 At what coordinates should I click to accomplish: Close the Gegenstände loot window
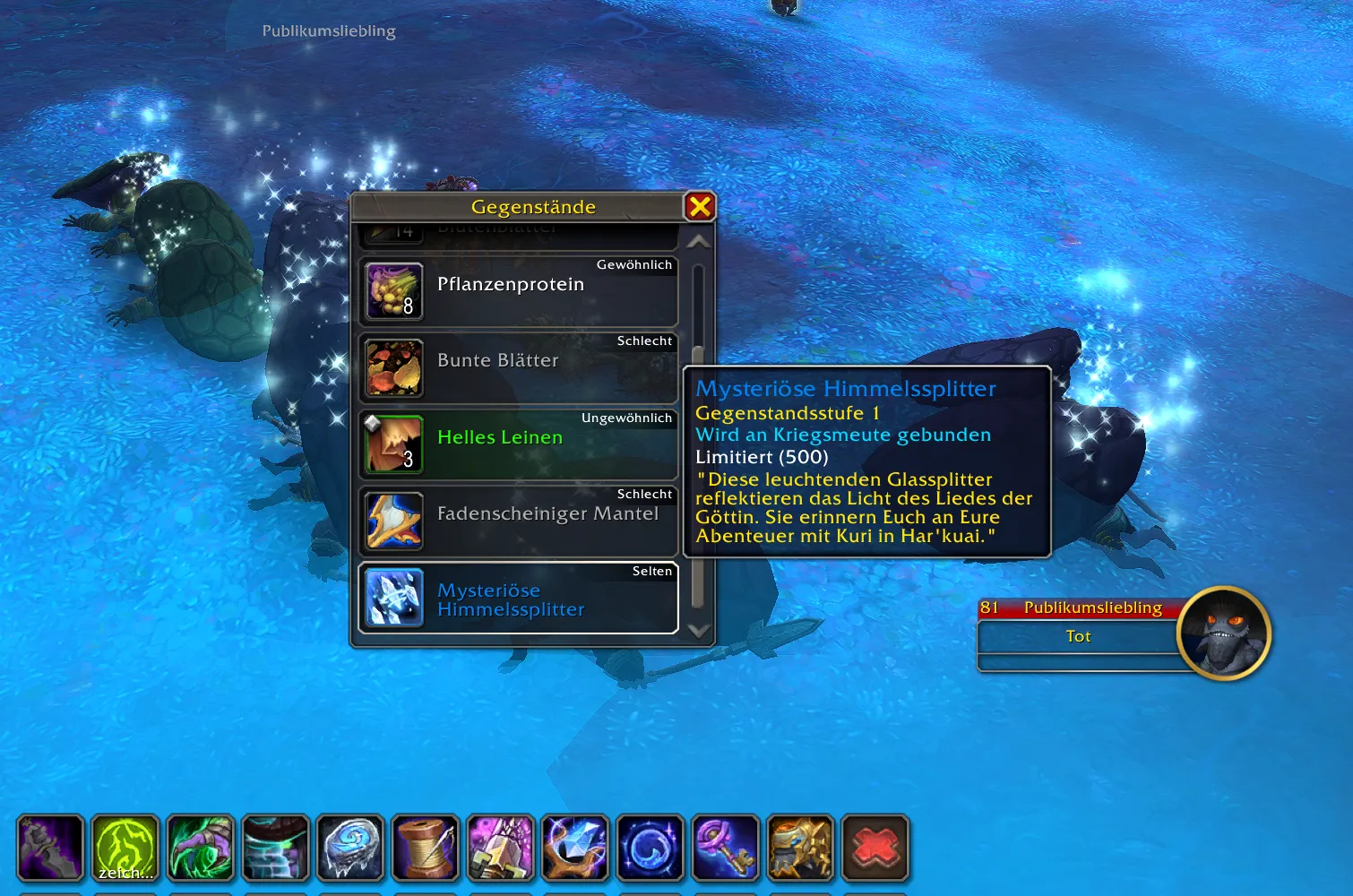700,207
